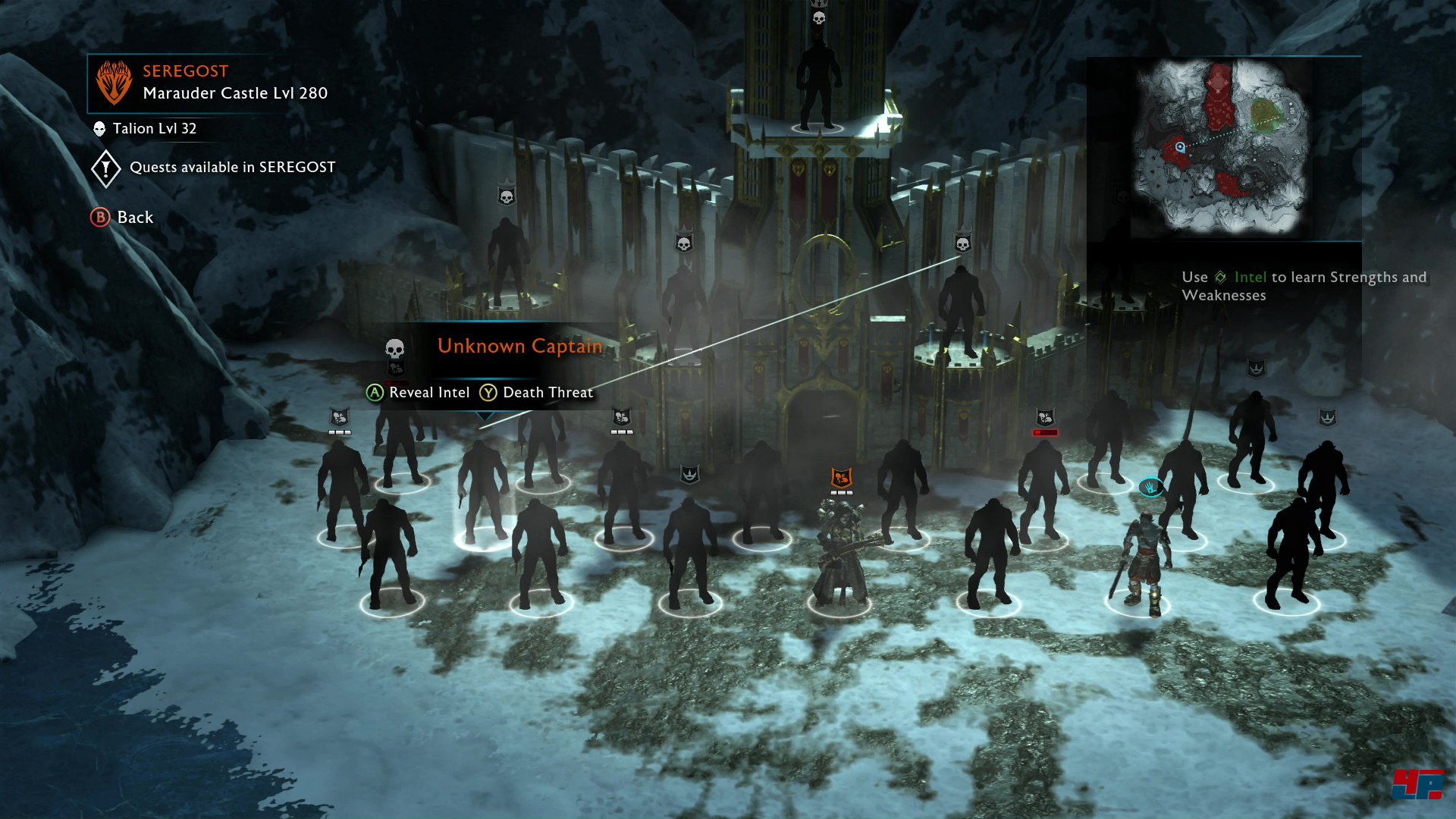Select the highlighted Unknown Captain silhouette

pos(483,493)
